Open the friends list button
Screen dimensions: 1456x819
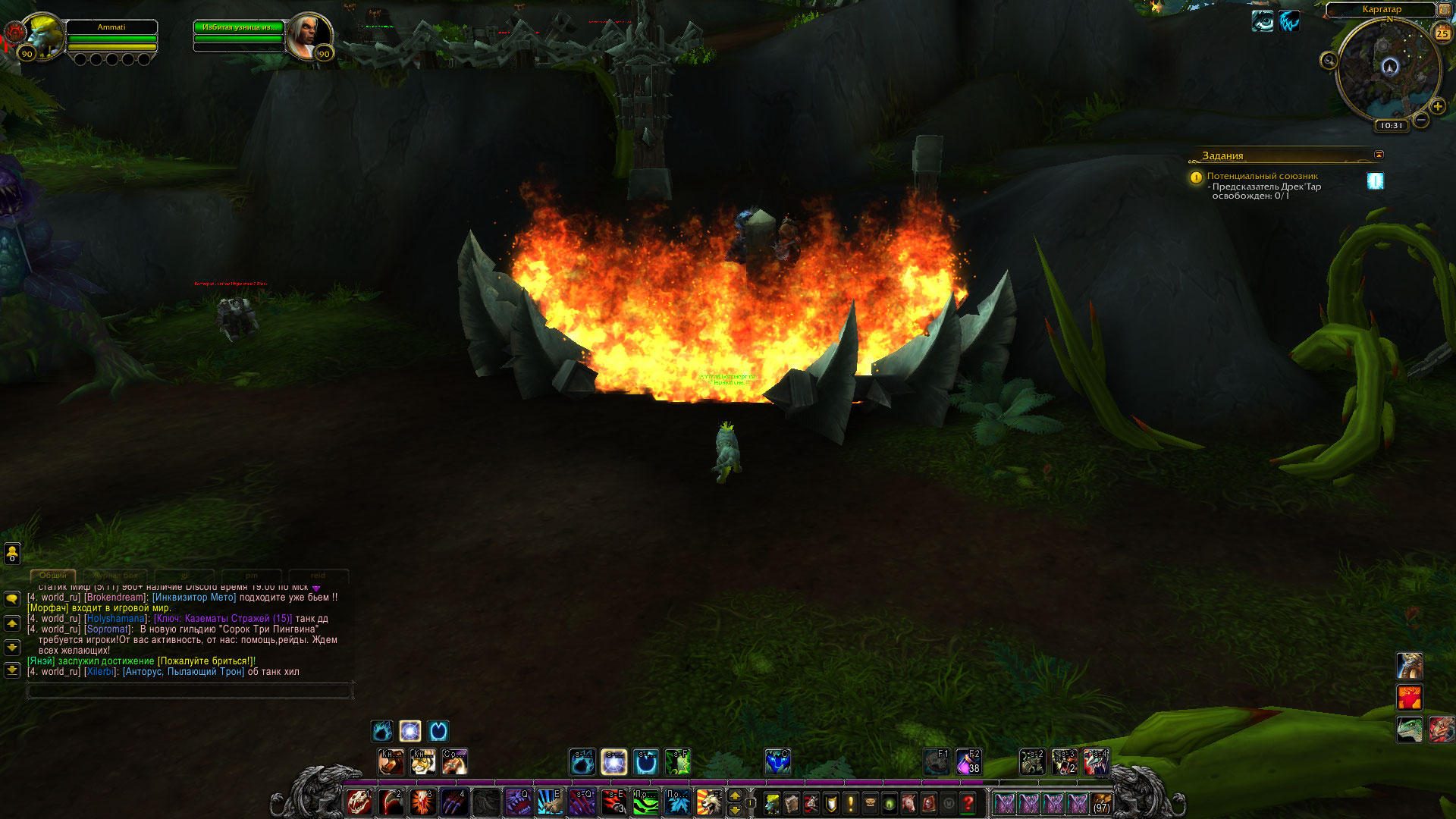click(12, 554)
